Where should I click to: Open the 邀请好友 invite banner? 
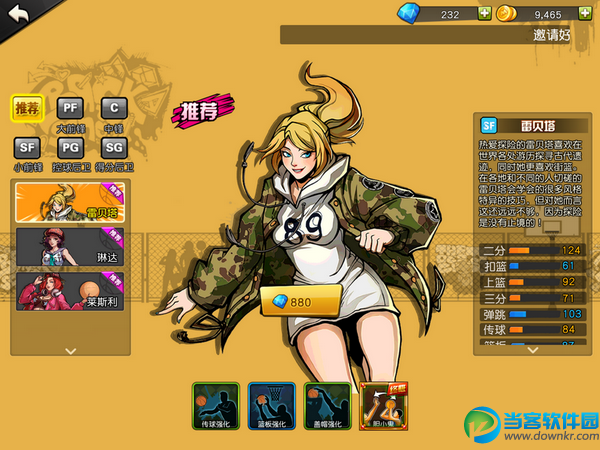pyautogui.click(x=438, y=35)
